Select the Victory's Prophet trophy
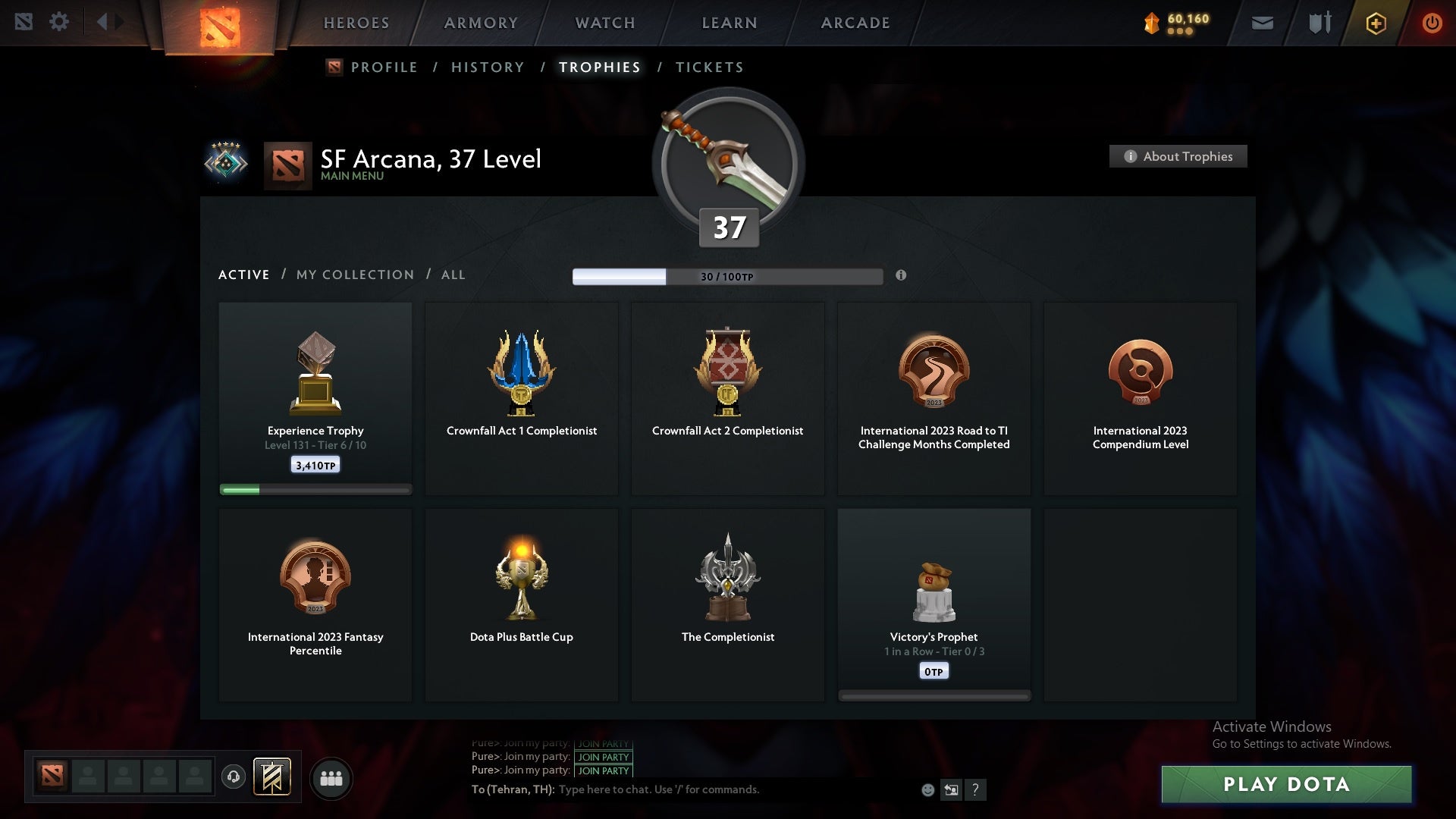1456x819 pixels. [x=934, y=599]
